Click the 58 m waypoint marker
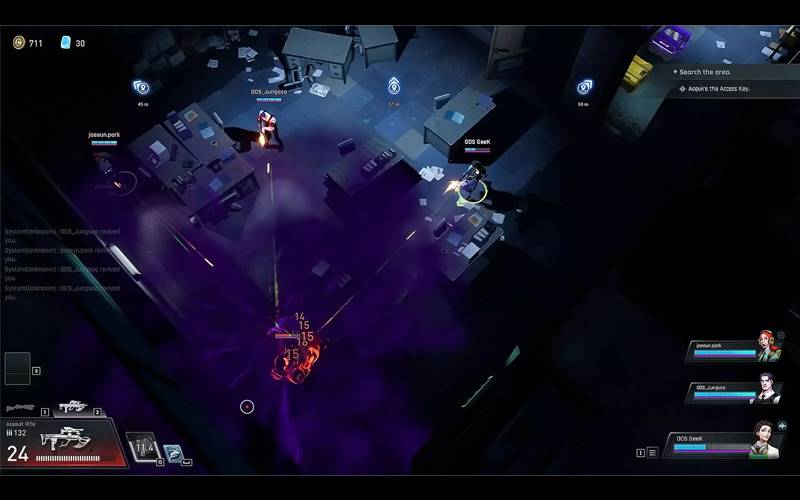The image size is (800, 500). click(x=584, y=87)
